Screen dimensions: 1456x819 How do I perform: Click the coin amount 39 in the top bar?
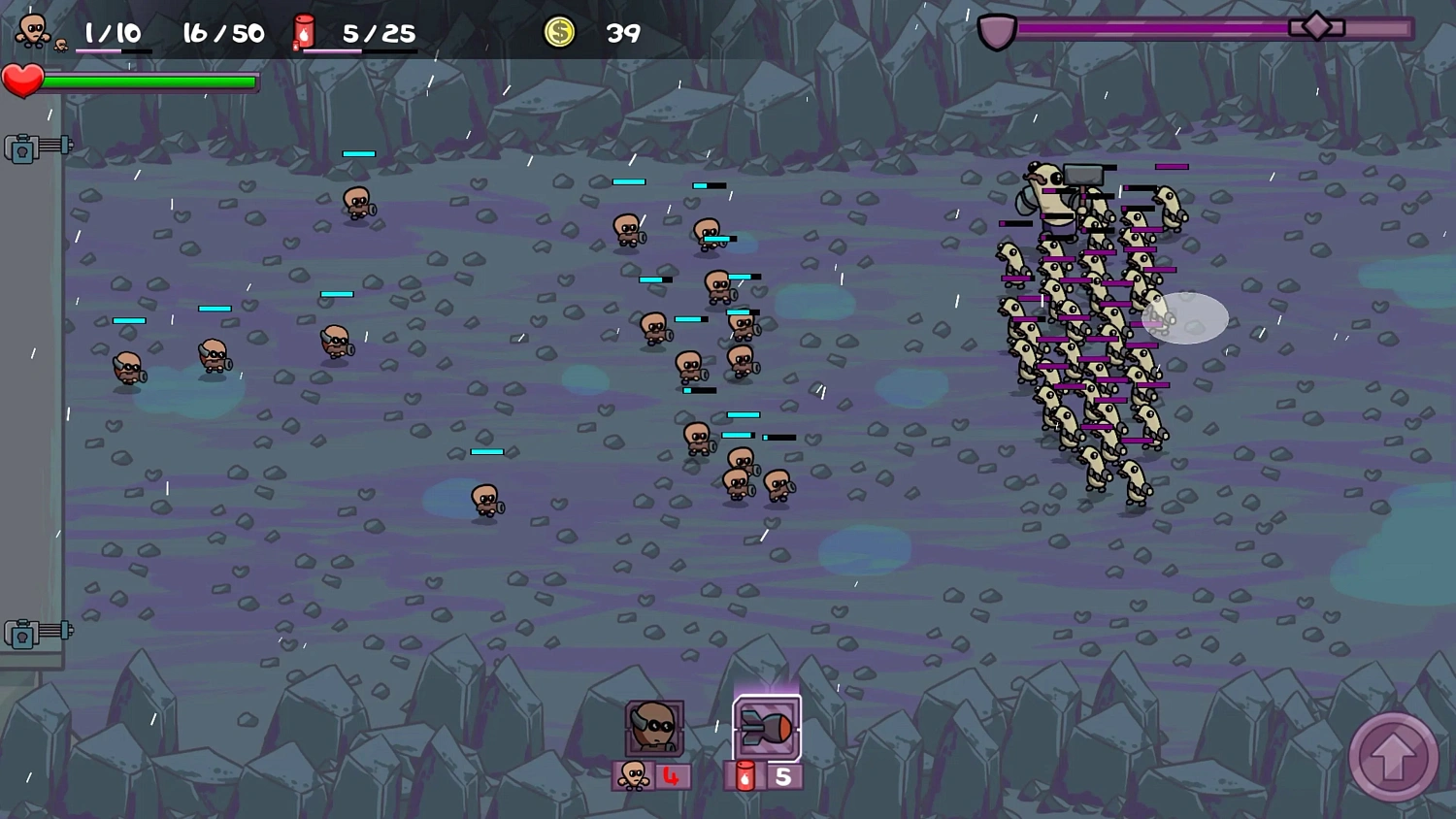[x=624, y=32]
